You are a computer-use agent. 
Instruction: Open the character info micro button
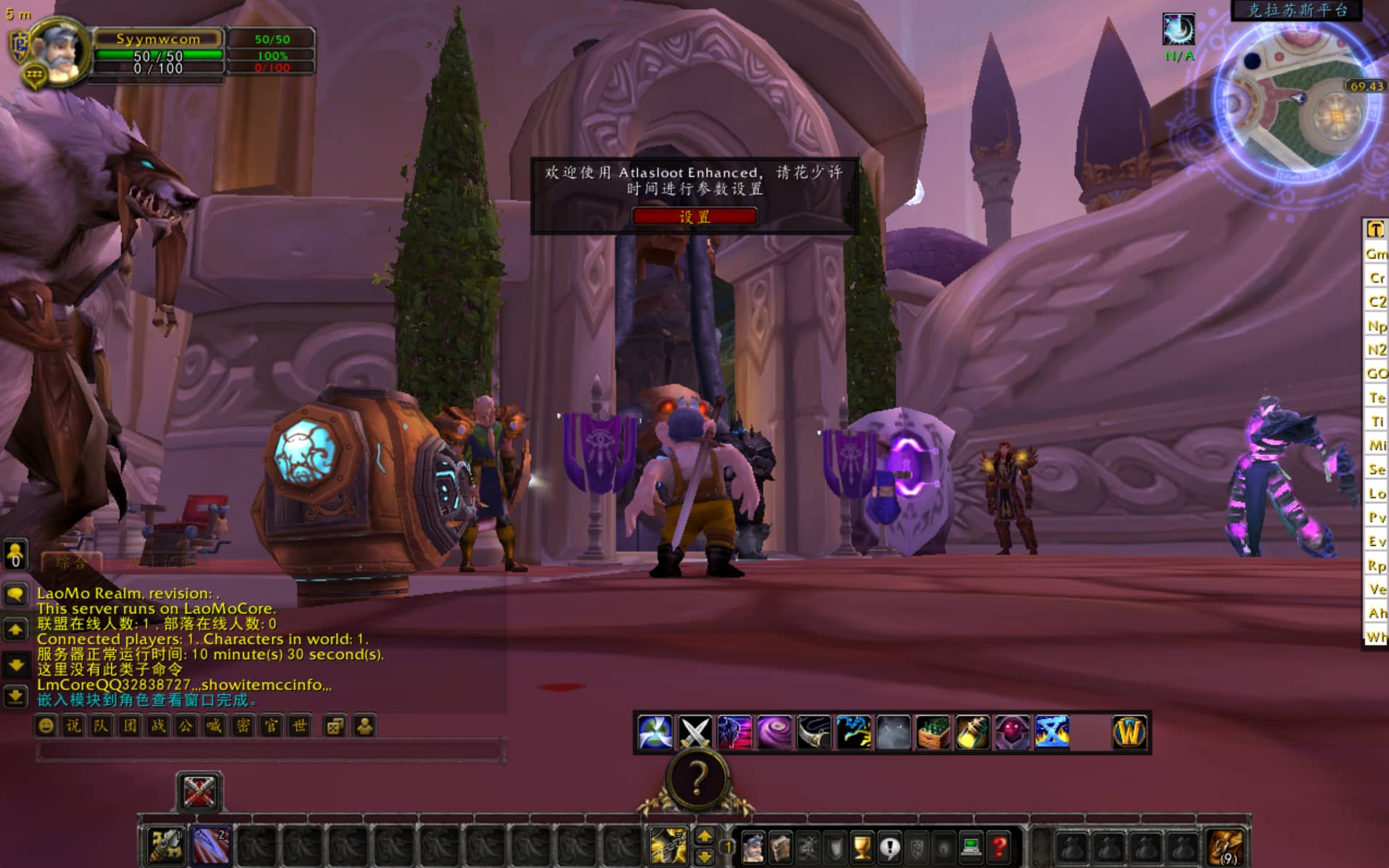point(753,846)
